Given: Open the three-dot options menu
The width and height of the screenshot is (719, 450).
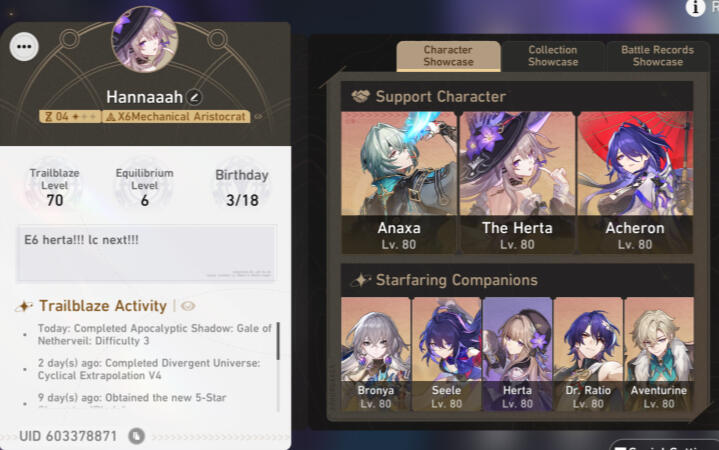Looking at the screenshot, I should click(24, 46).
